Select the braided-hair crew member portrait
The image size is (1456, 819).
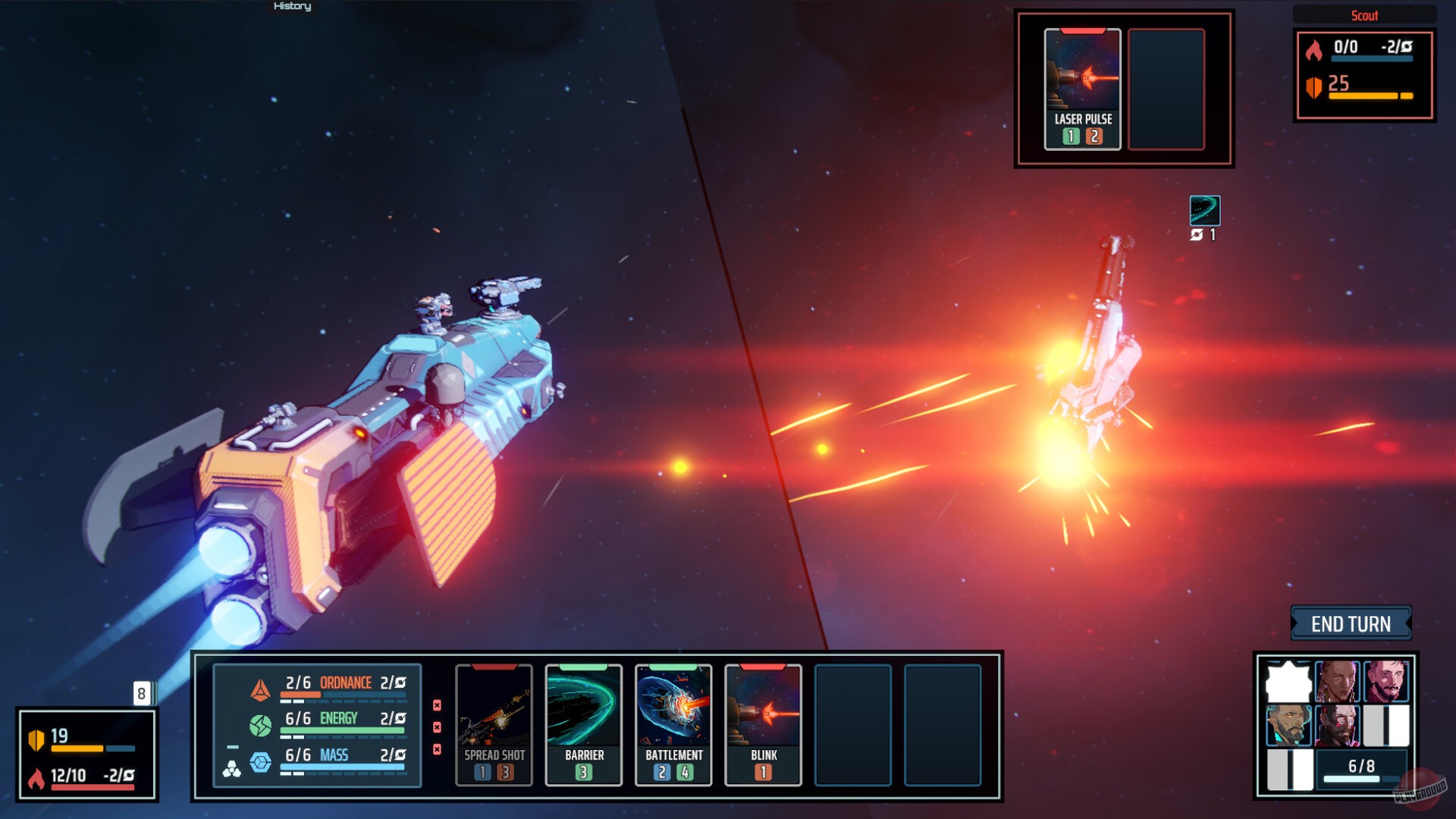(x=1337, y=681)
